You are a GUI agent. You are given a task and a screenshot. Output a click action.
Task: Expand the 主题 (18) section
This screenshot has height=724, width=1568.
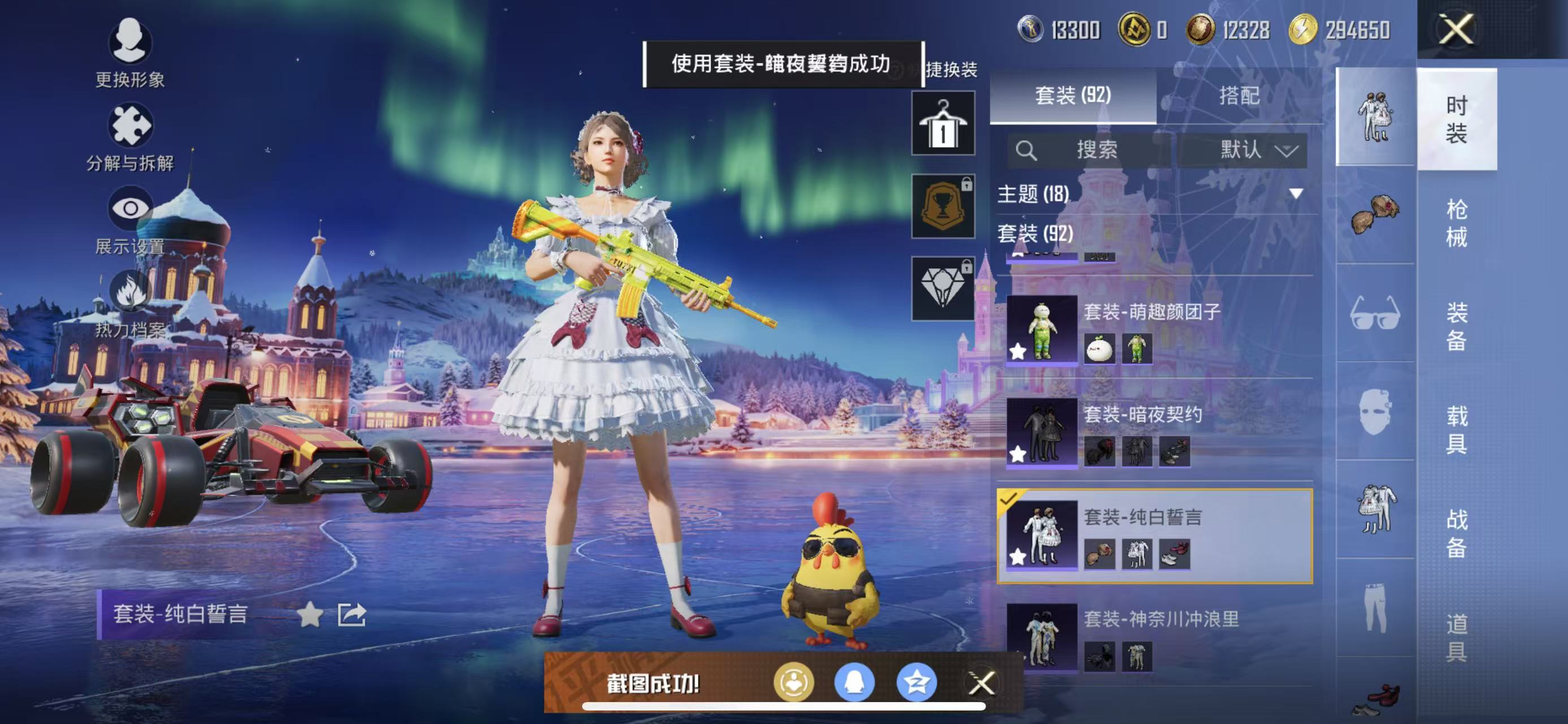point(1297,193)
